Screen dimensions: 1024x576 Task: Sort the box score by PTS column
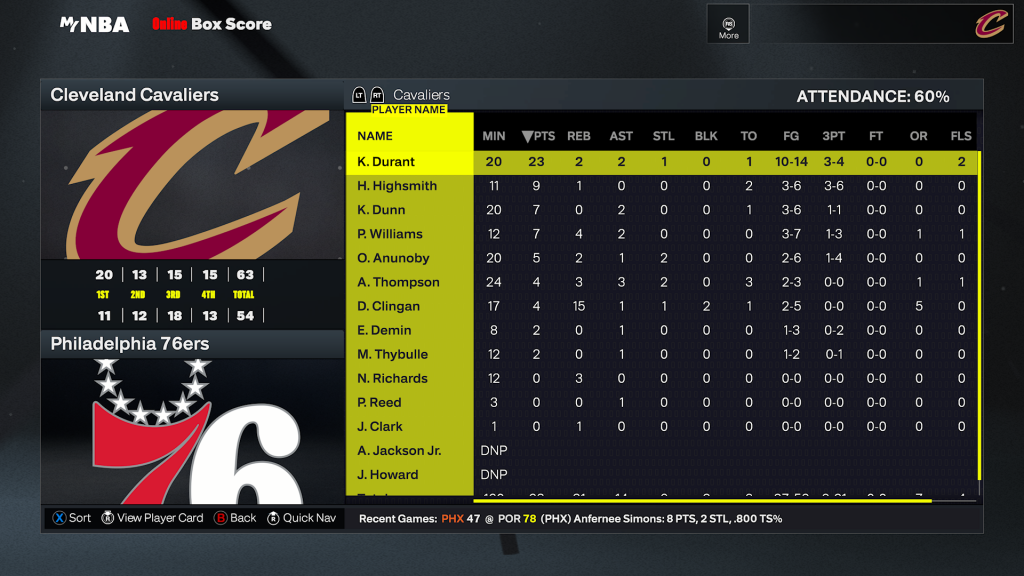538,136
